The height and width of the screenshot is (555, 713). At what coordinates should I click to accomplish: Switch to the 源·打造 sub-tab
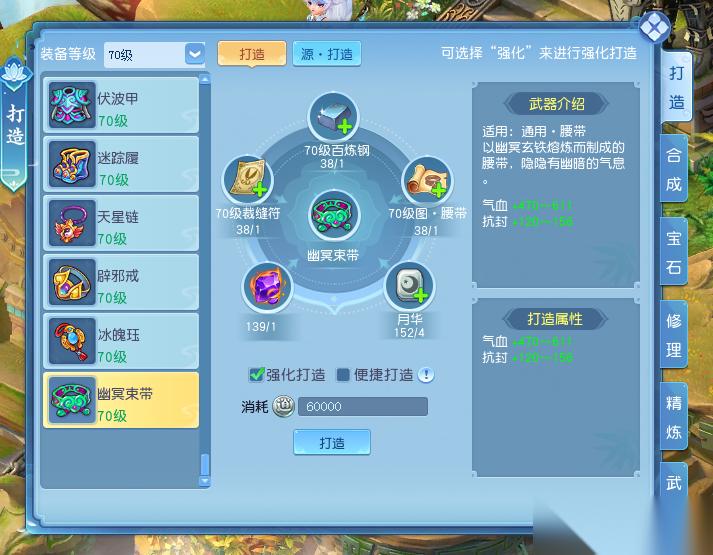(x=328, y=54)
